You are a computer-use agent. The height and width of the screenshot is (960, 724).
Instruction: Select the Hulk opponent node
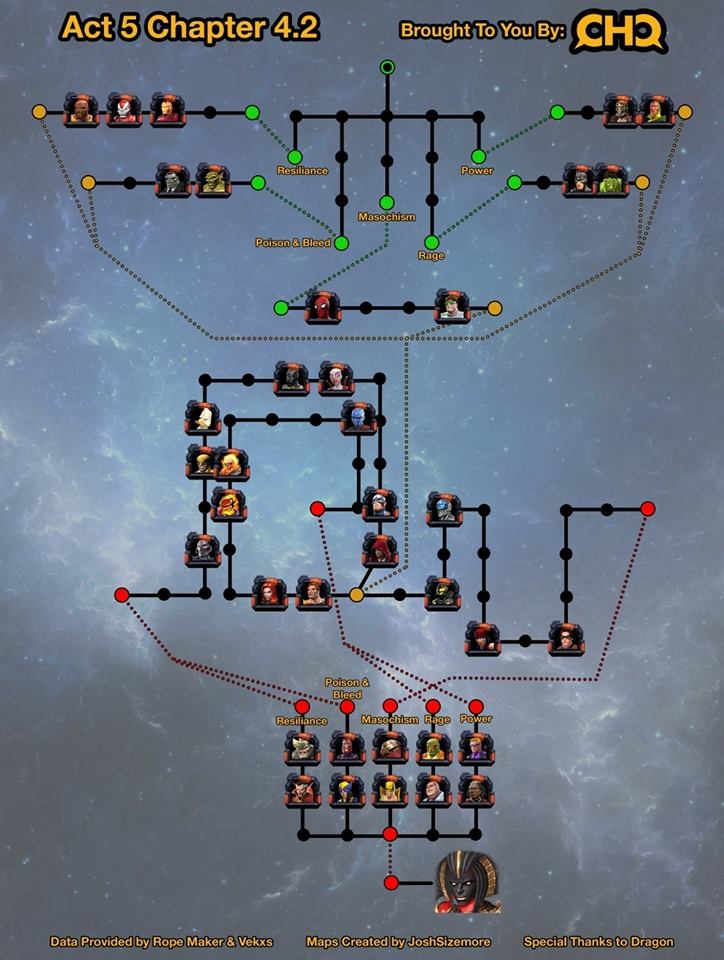[611, 180]
